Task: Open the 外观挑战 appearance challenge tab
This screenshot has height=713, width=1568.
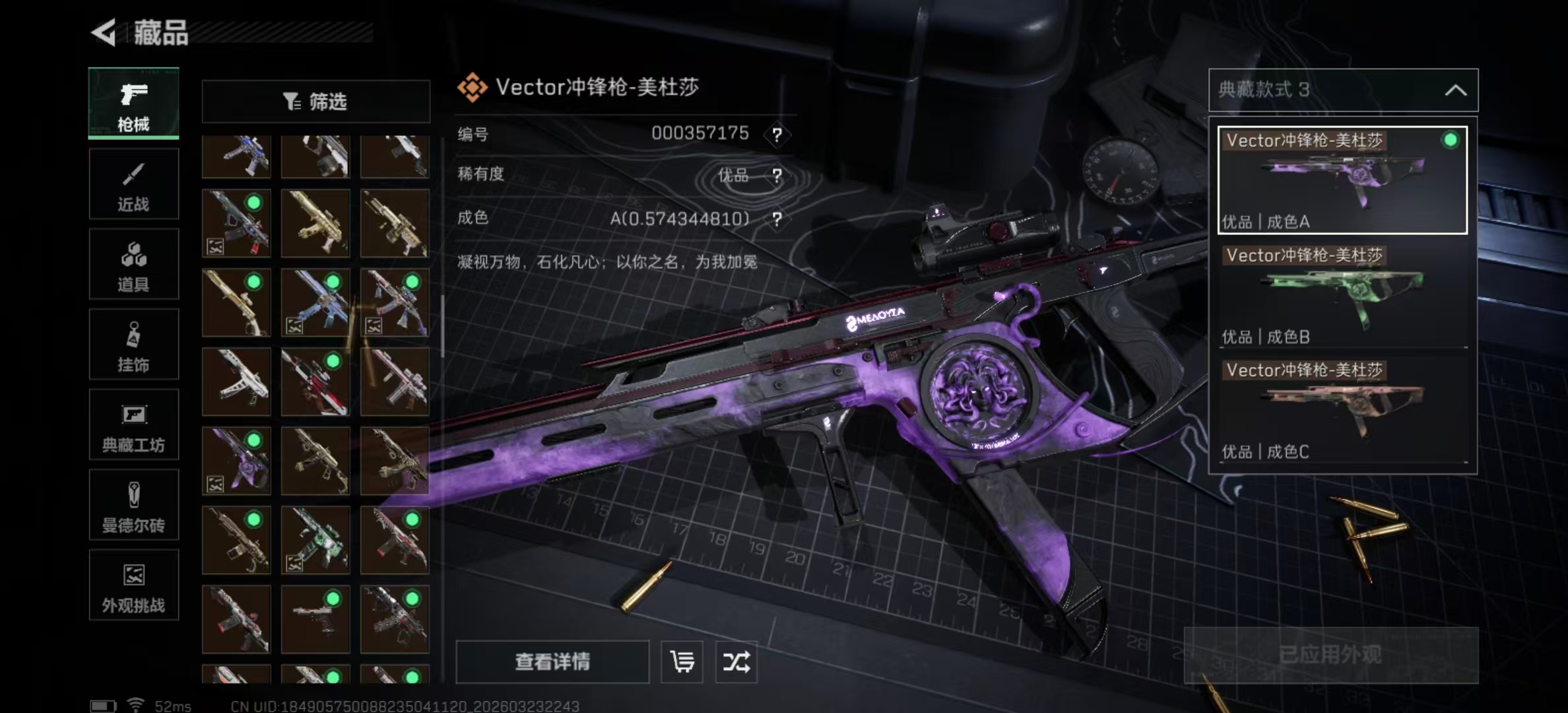Action: 133,586
